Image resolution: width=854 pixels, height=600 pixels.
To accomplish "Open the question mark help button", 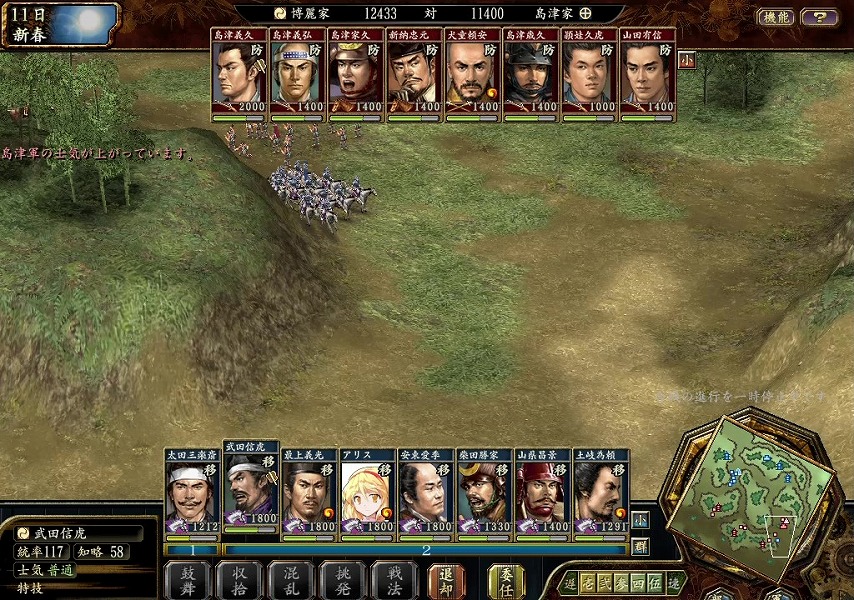I will (819, 17).
